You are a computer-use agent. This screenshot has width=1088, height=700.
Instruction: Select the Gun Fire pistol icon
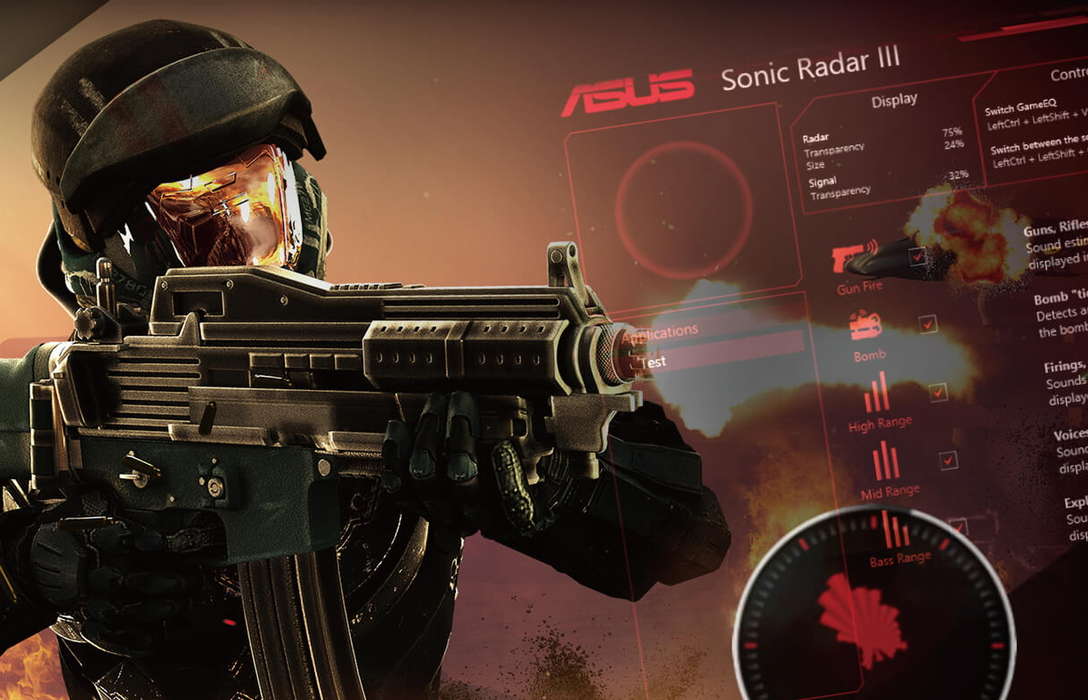coord(855,256)
